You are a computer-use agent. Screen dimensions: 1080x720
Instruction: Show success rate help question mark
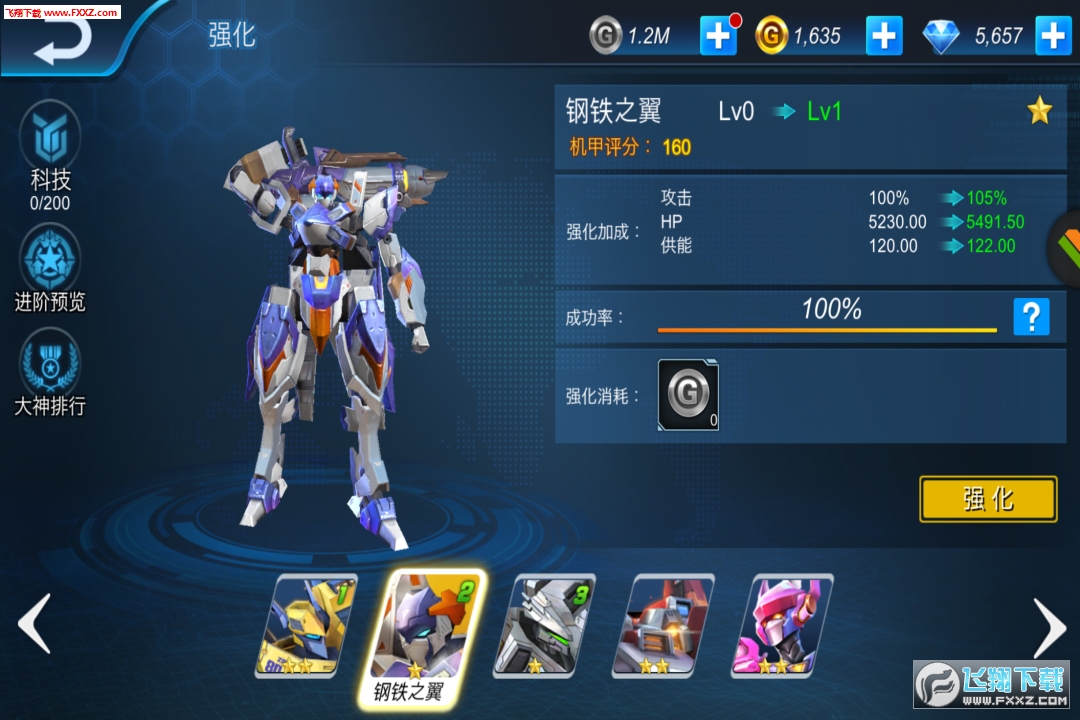(x=1031, y=317)
